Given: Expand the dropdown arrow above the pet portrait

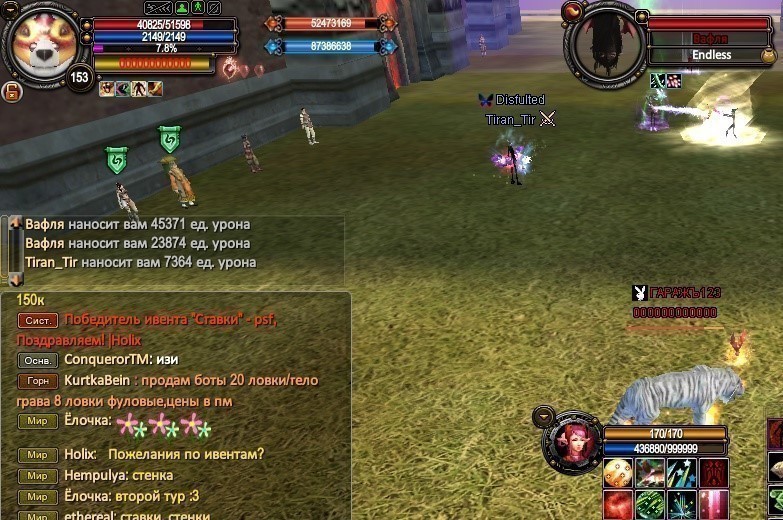Looking at the screenshot, I should (x=544, y=415).
